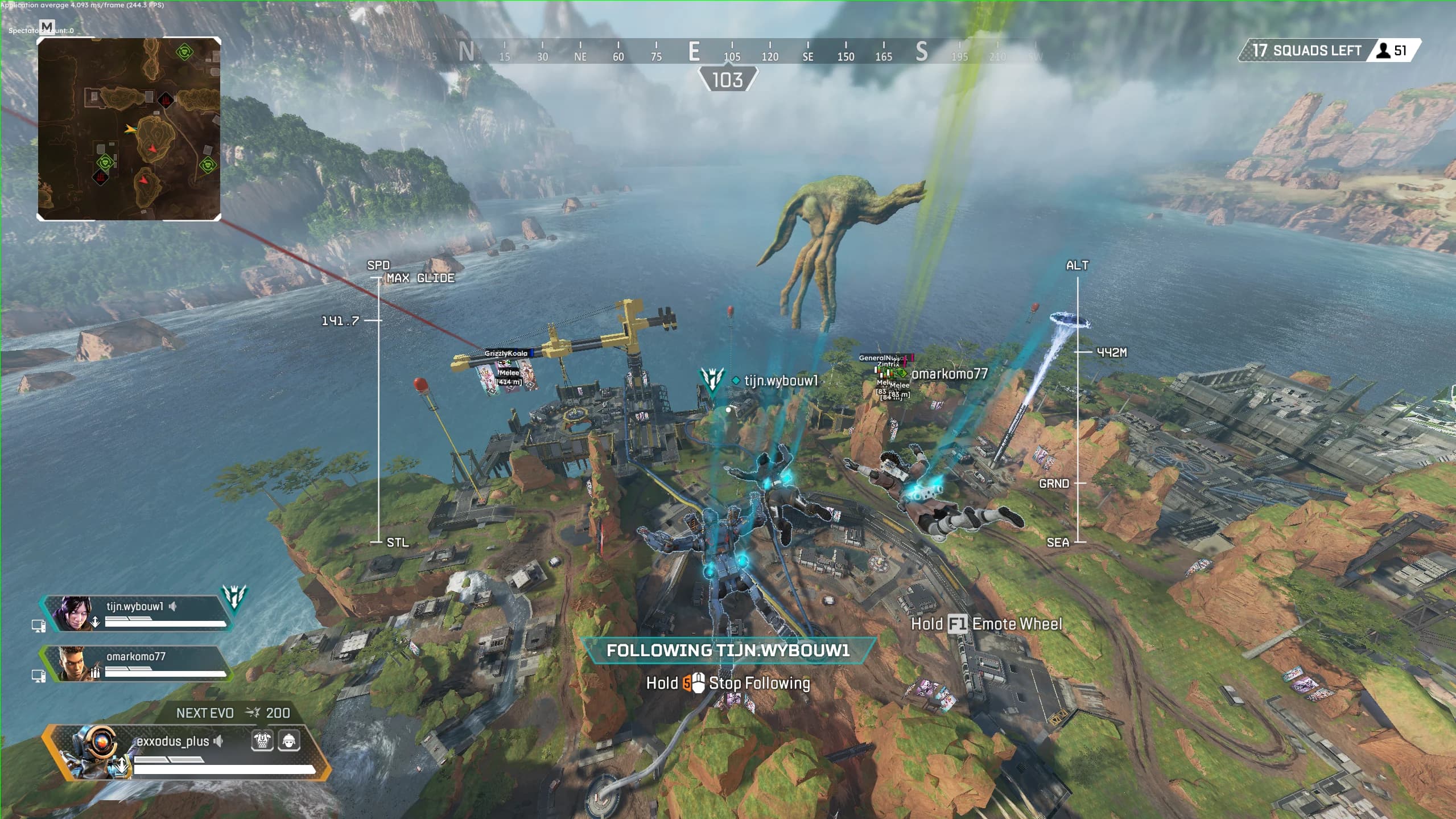Click the 17 SQUADS LEFT counter
This screenshot has height=819, width=1456.
pos(1309,51)
